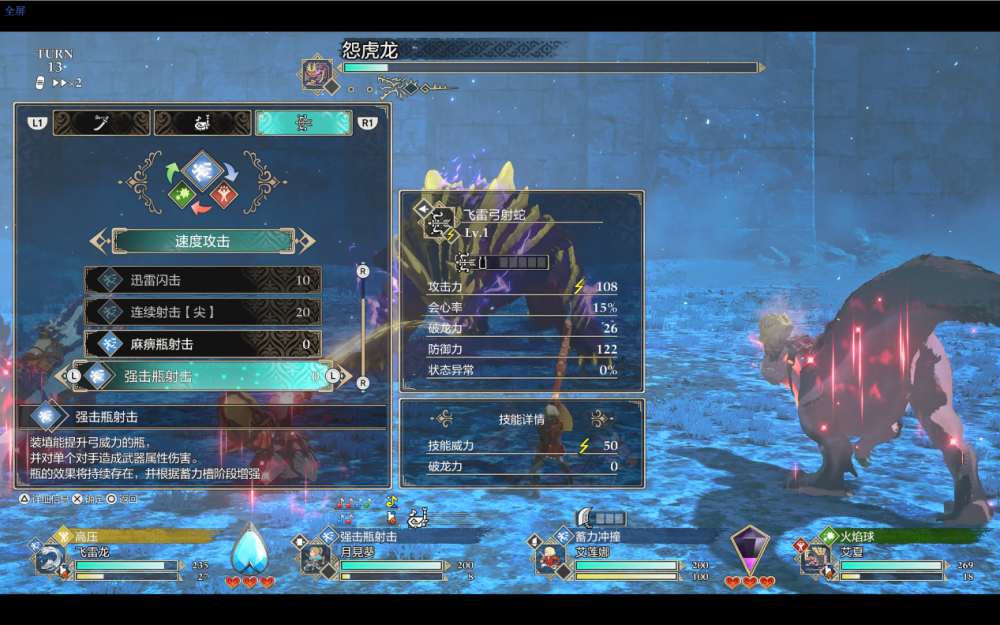Viewport: 1000px width, 625px height.
Task: Cycle attack type with the left arrow
Action: (x=98, y=241)
